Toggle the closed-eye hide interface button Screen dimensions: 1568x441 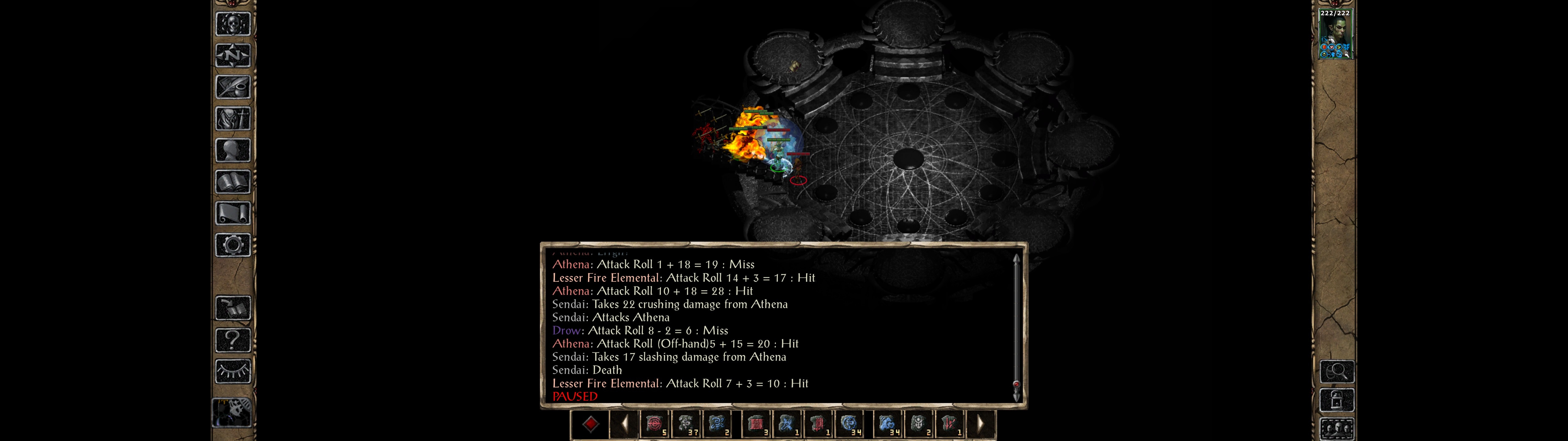[x=233, y=371]
